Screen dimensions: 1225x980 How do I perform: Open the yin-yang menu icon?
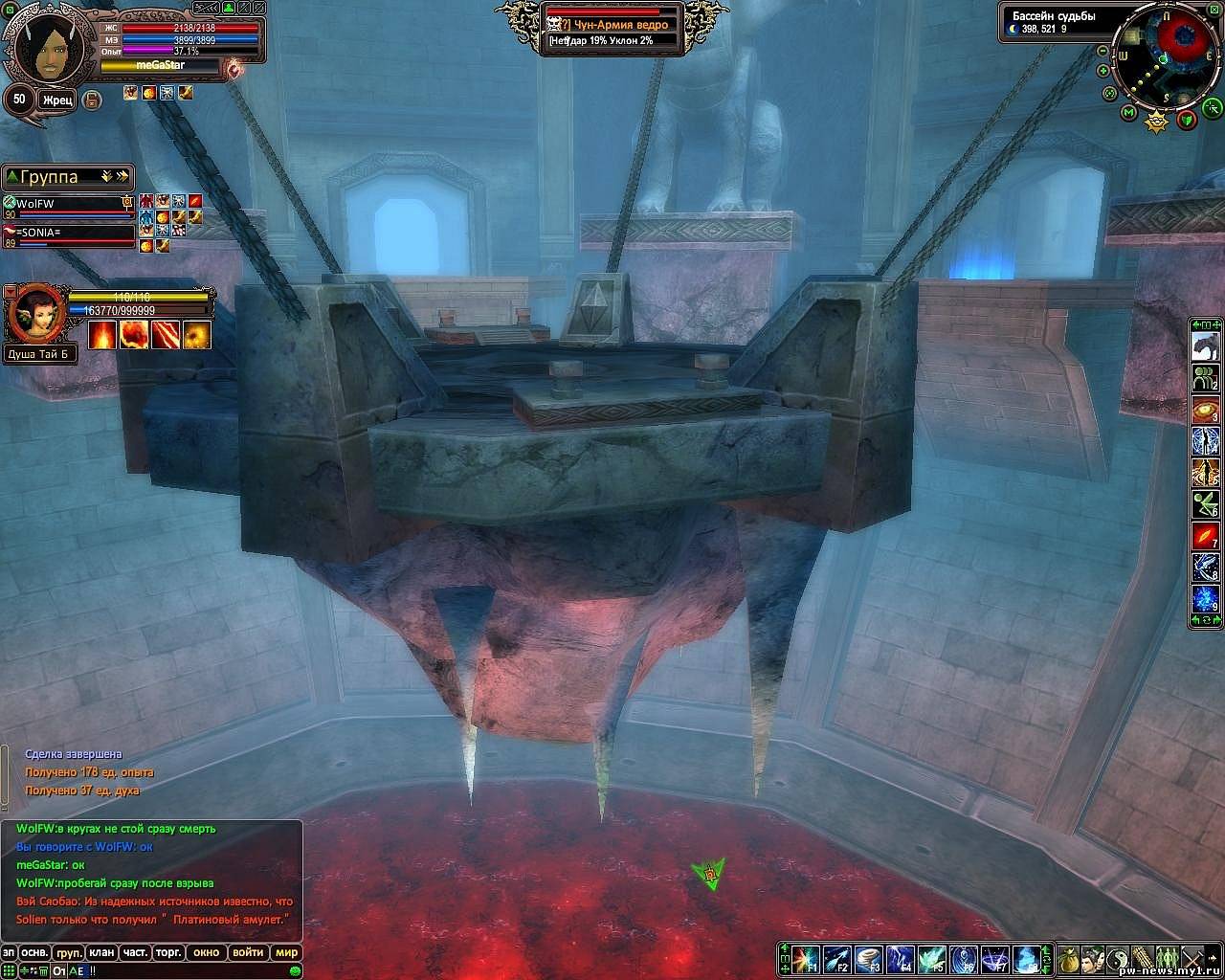click(x=1117, y=959)
